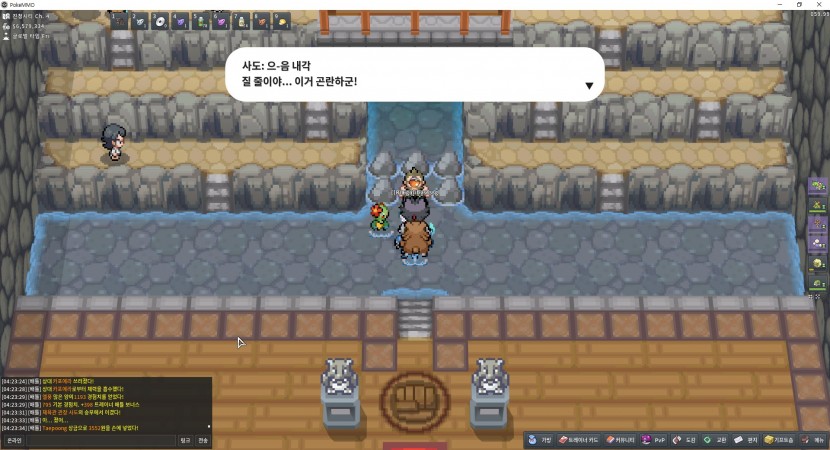830x450 pixels.
Task: Open the bag (가방) menu
Action: (x=541, y=440)
